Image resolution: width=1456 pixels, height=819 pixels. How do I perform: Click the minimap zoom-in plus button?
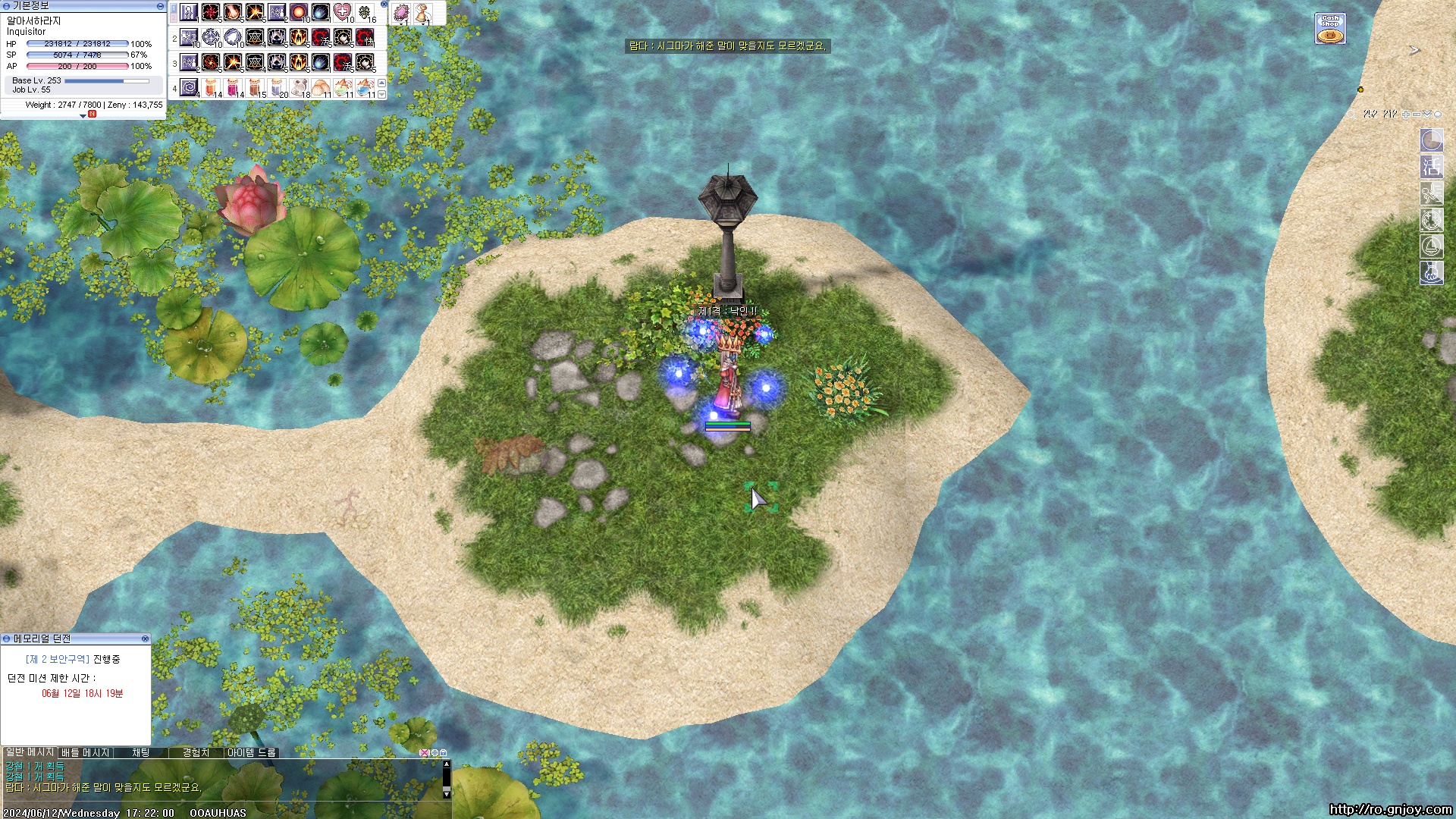pyautogui.click(x=1406, y=115)
